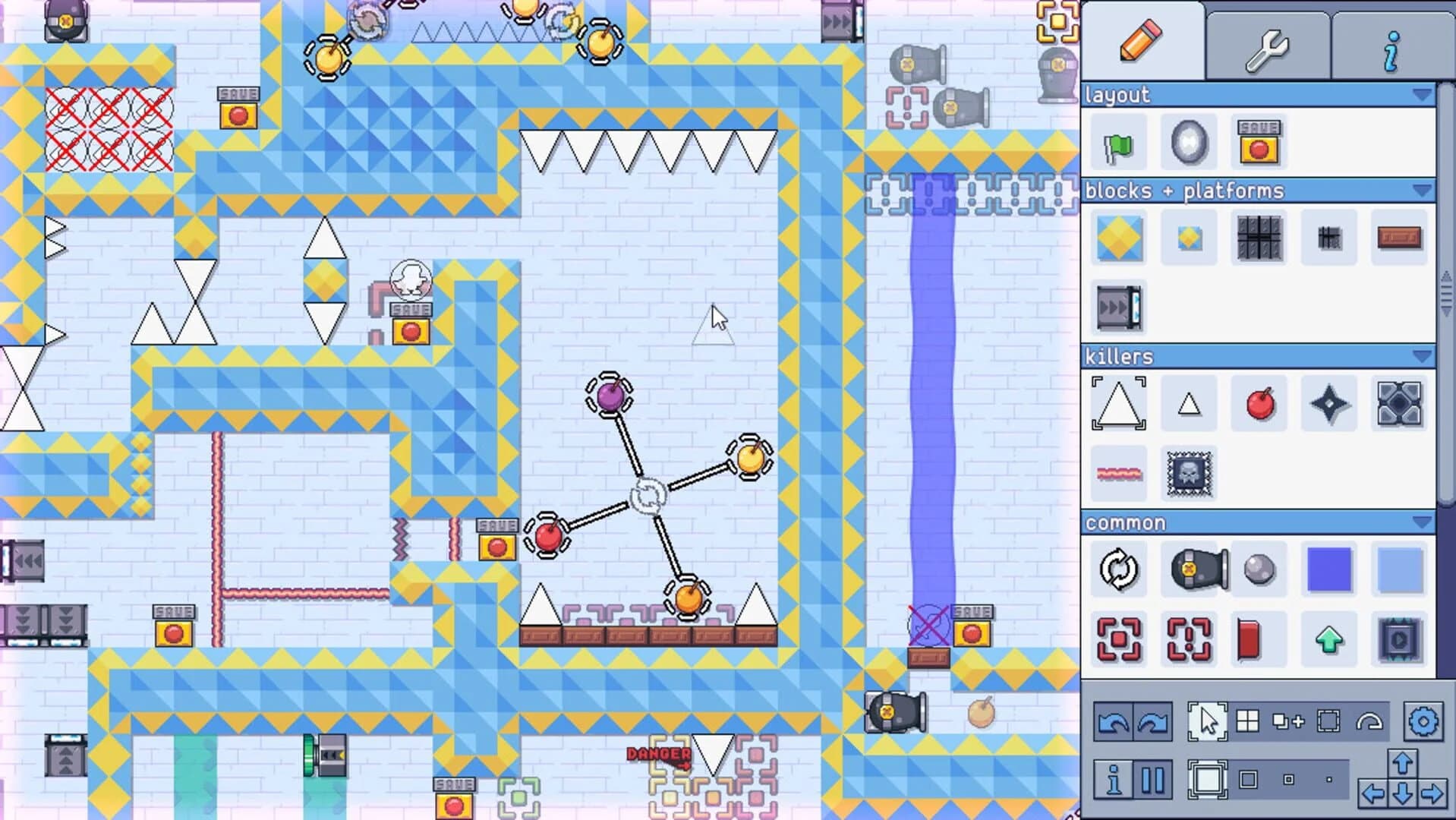Collapse the blocks + platforms section
Viewport: 1456px width, 820px height.
pos(1421,191)
